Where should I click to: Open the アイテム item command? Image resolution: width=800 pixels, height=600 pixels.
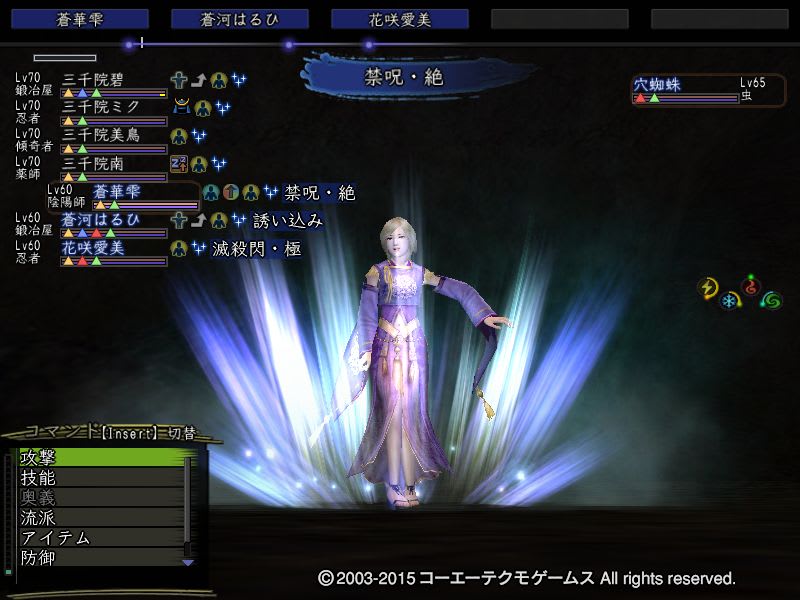point(100,538)
